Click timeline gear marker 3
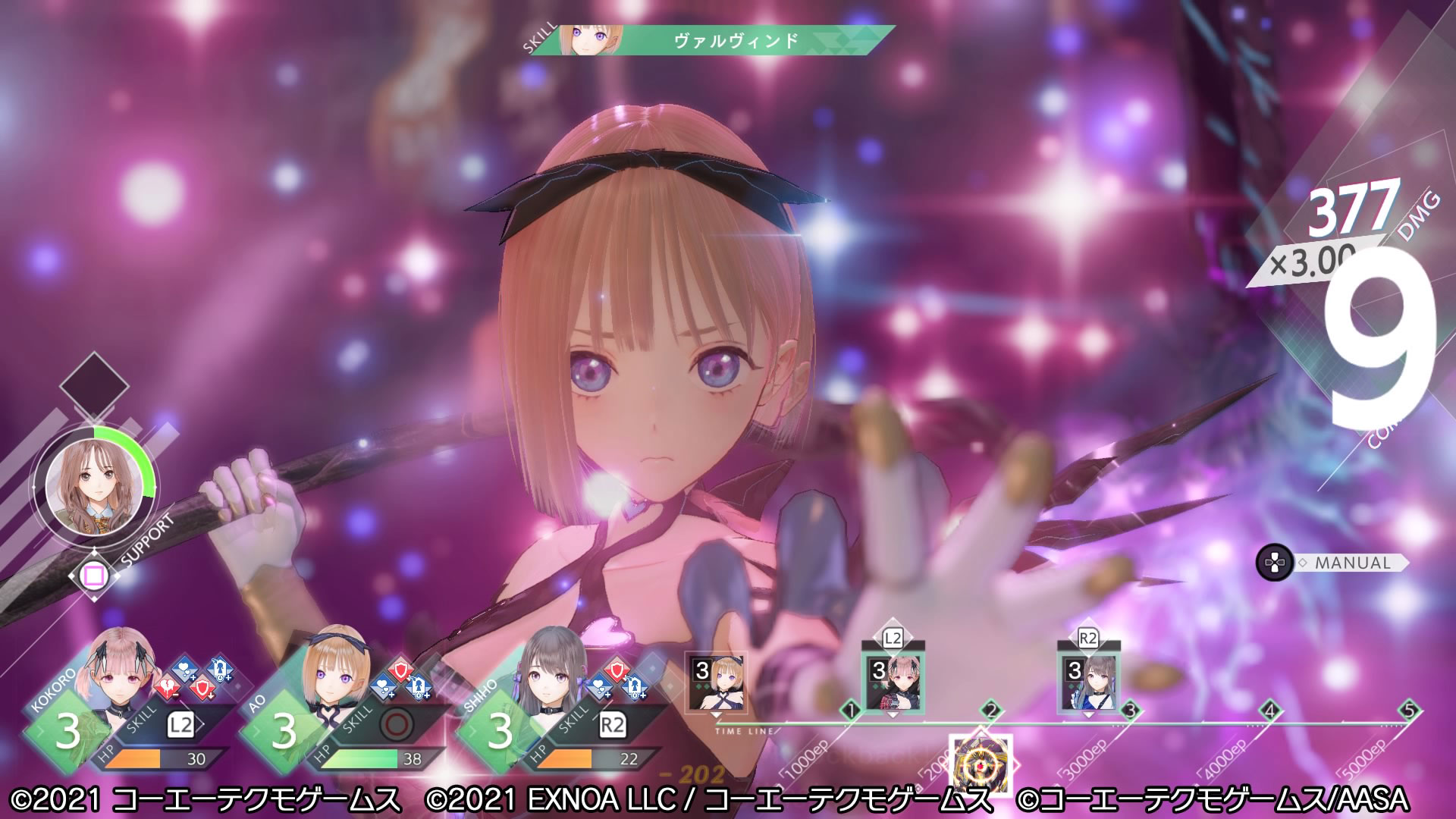The height and width of the screenshot is (819, 1456). (x=1130, y=711)
